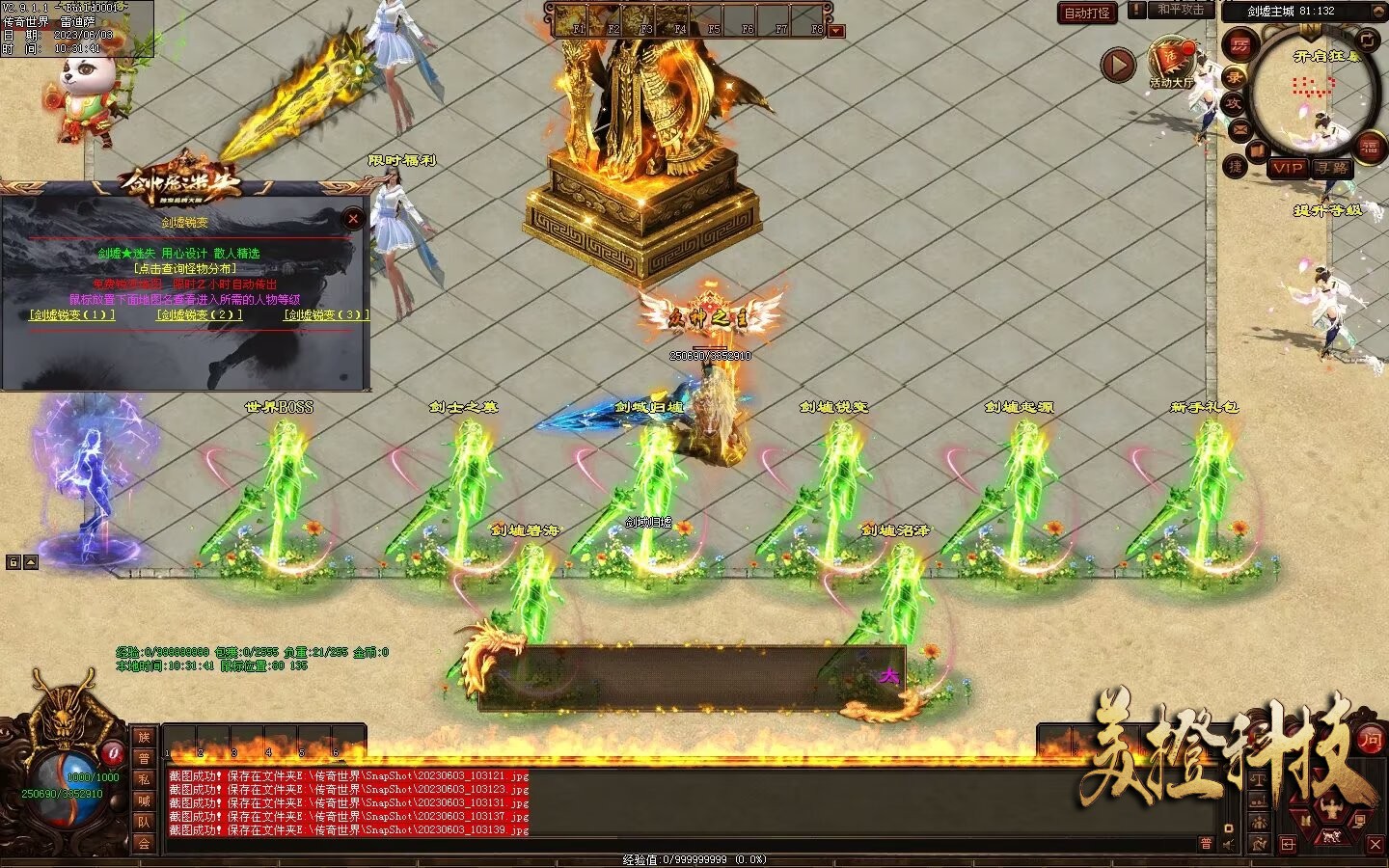
Task: Open the 捷 shortcut button
Action: 1236,167
